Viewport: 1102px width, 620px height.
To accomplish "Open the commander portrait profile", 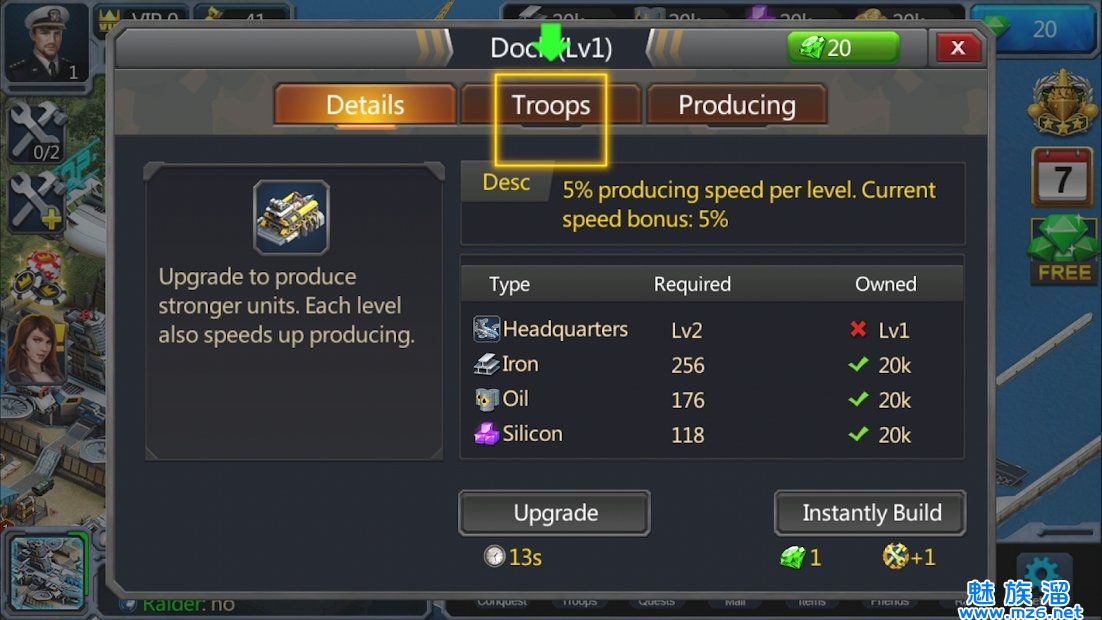I will coord(46,42).
